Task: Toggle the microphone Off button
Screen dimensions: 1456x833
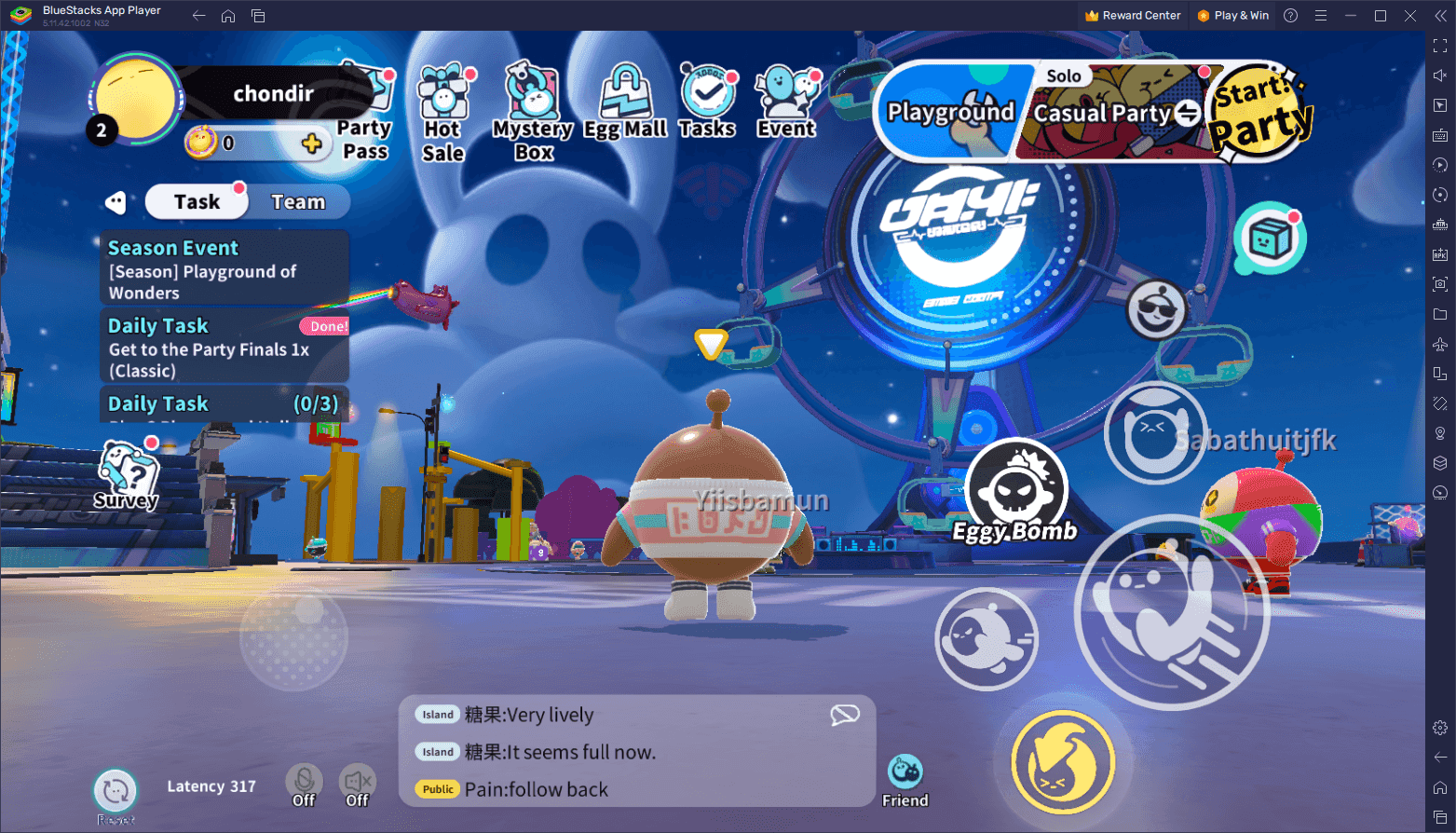Action: click(304, 785)
